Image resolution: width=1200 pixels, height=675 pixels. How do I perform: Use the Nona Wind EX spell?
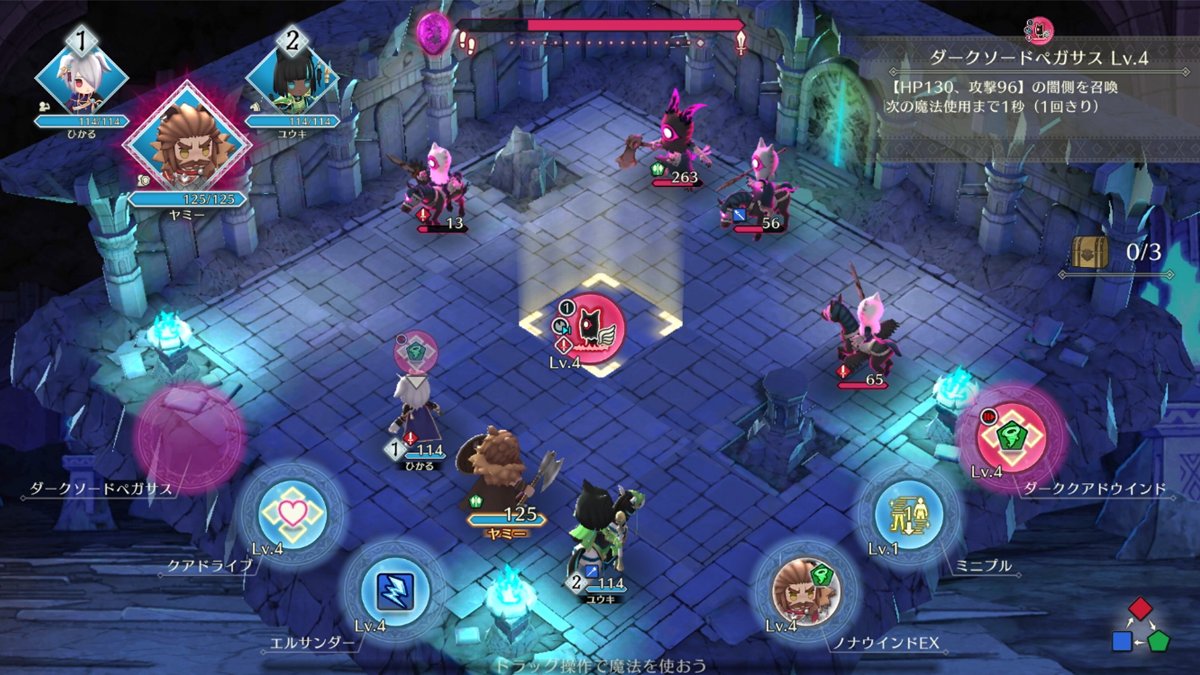(x=806, y=590)
